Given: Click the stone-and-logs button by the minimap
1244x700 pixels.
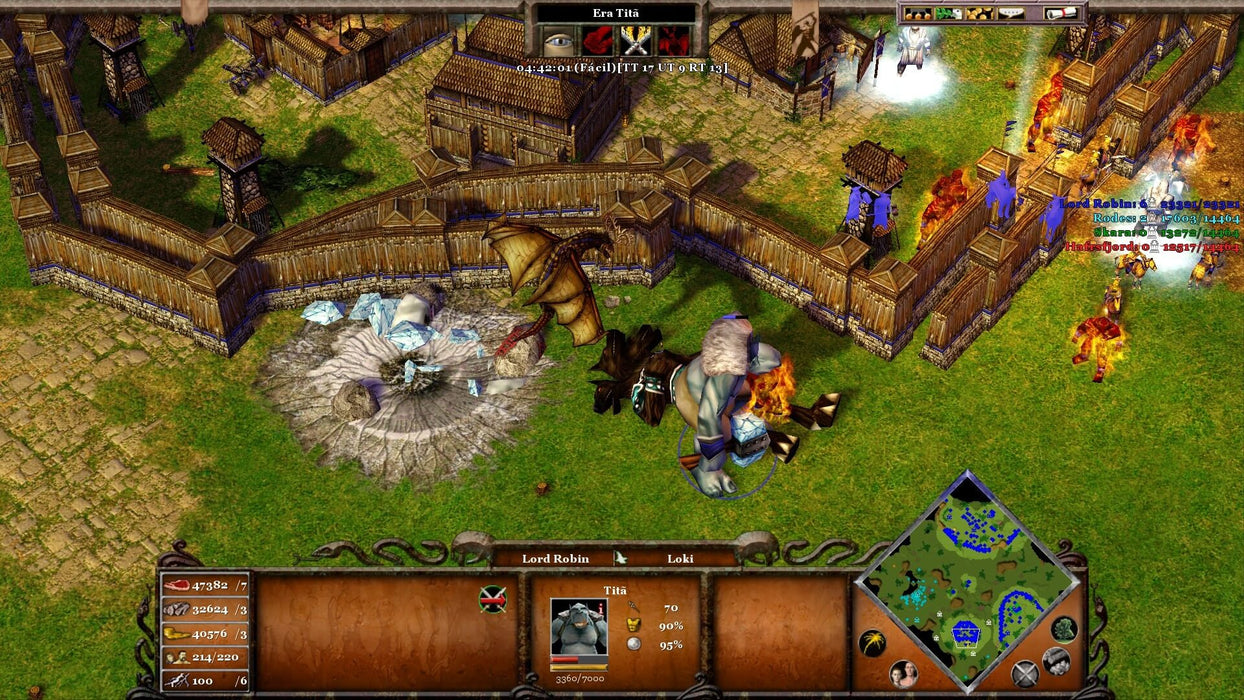Looking at the screenshot, I should point(1056,661).
